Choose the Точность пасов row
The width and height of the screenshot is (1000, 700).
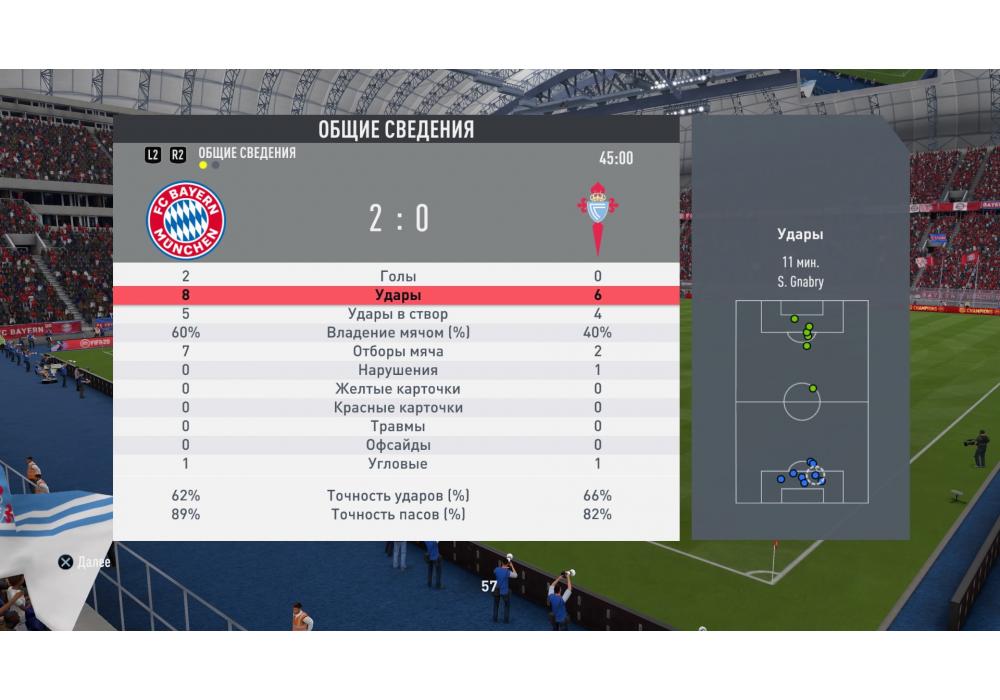pyautogui.click(x=398, y=515)
